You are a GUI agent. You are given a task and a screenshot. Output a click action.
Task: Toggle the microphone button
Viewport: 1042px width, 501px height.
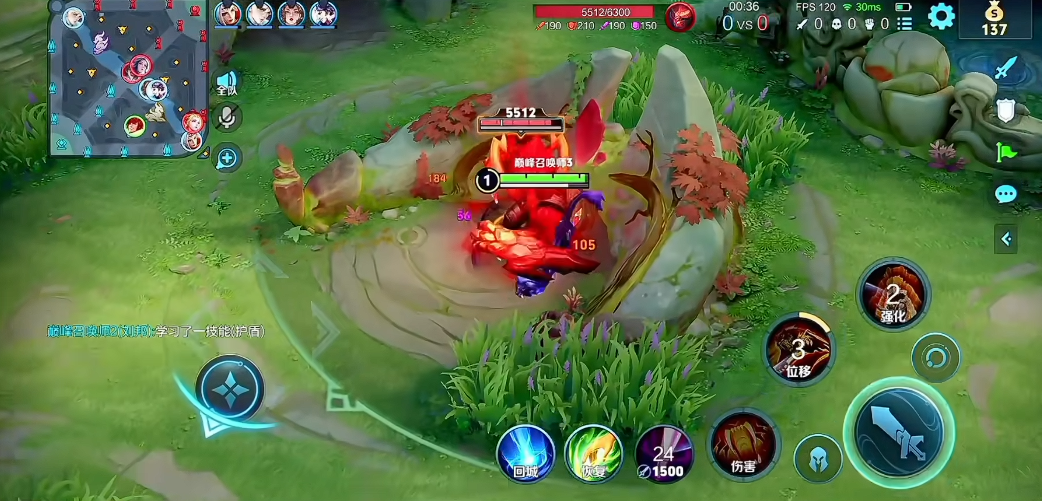[227, 118]
